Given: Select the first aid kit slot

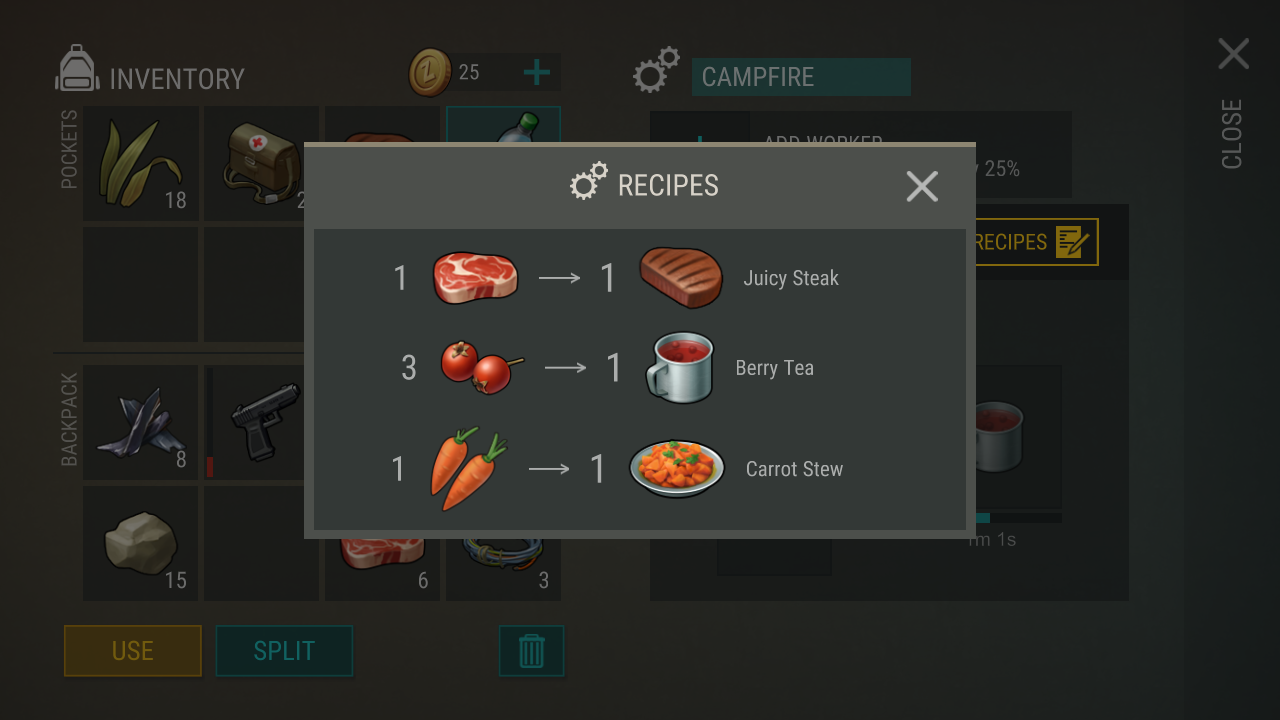Looking at the screenshot, I should click(x=258, y=162).
